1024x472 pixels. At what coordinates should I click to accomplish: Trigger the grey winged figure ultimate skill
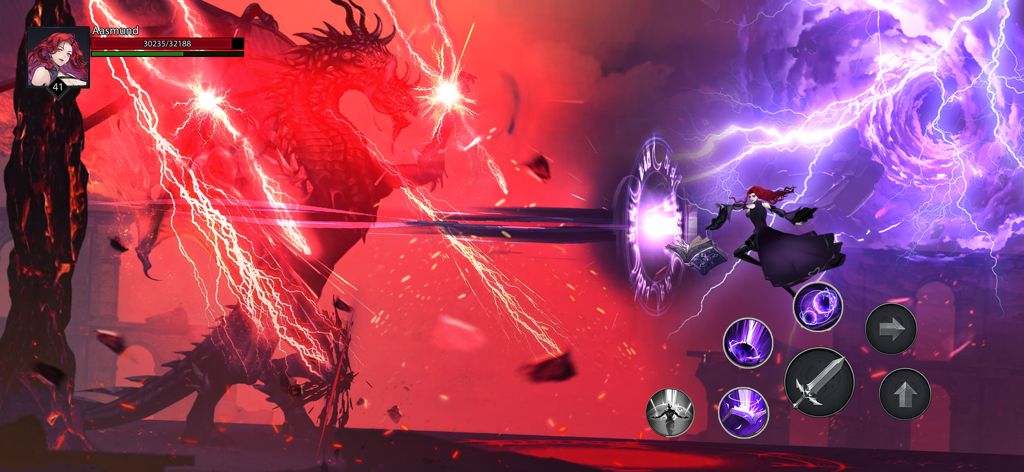(670, 412)
